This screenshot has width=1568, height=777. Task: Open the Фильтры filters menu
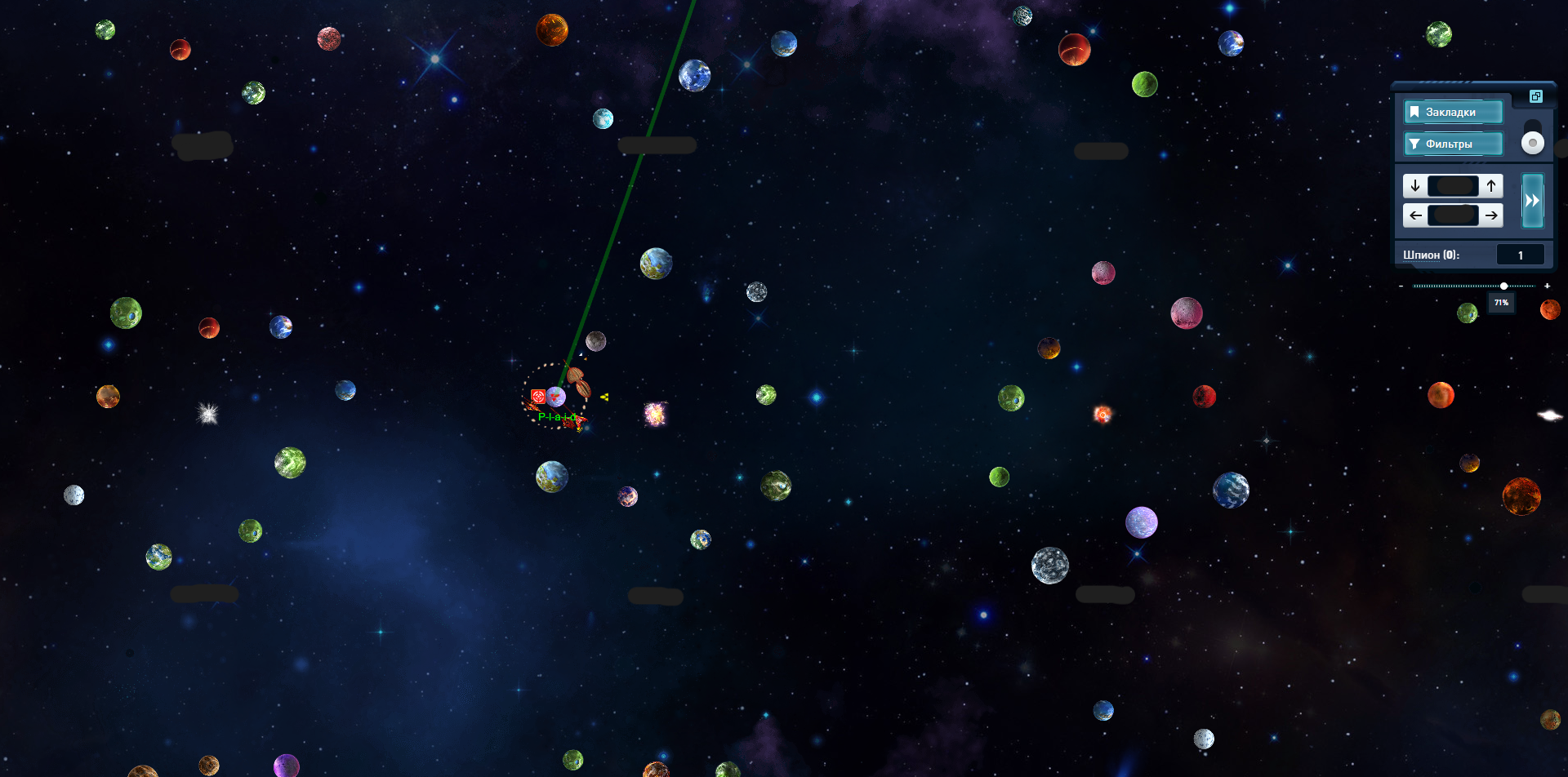[1452, 144]
